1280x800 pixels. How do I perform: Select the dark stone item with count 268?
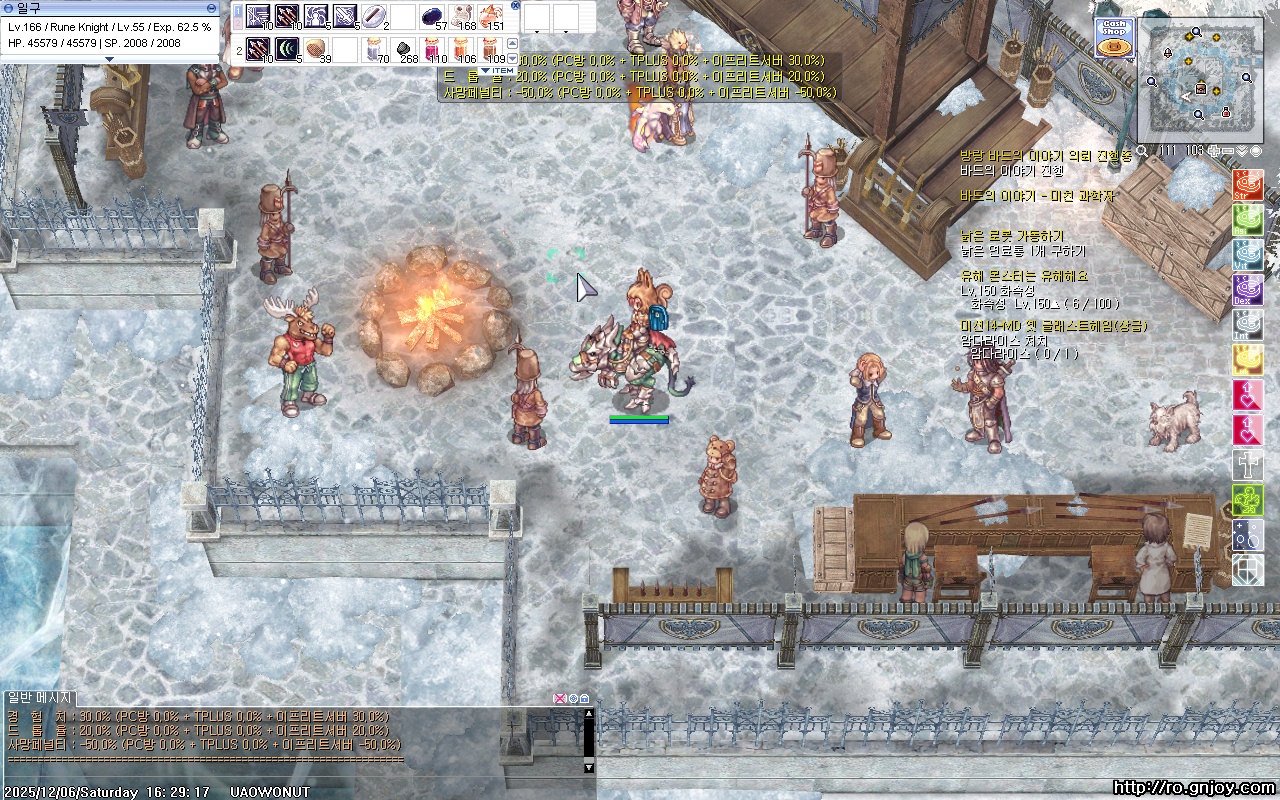[403, 48]
